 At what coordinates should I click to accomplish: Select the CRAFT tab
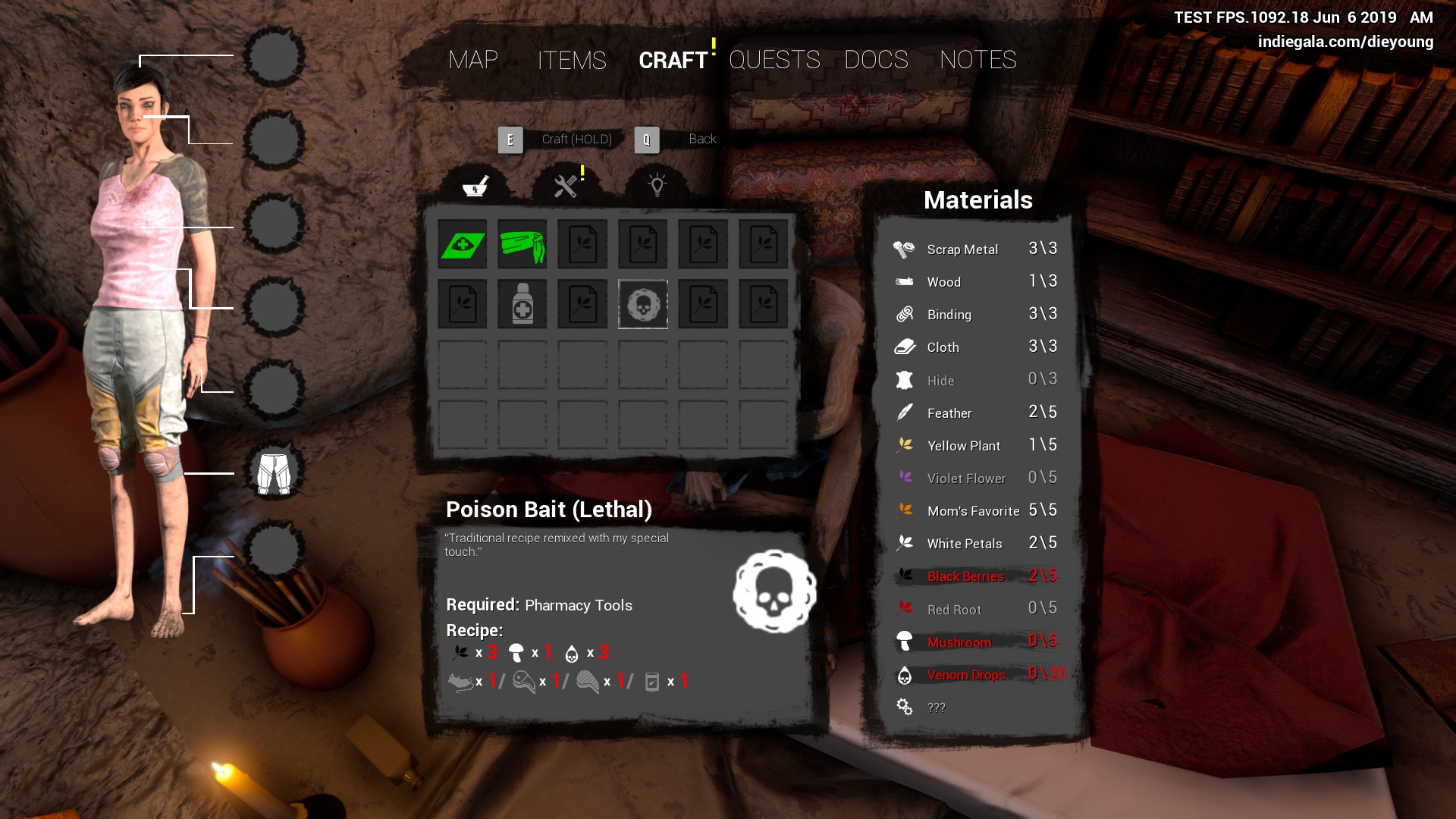point(673,60)
